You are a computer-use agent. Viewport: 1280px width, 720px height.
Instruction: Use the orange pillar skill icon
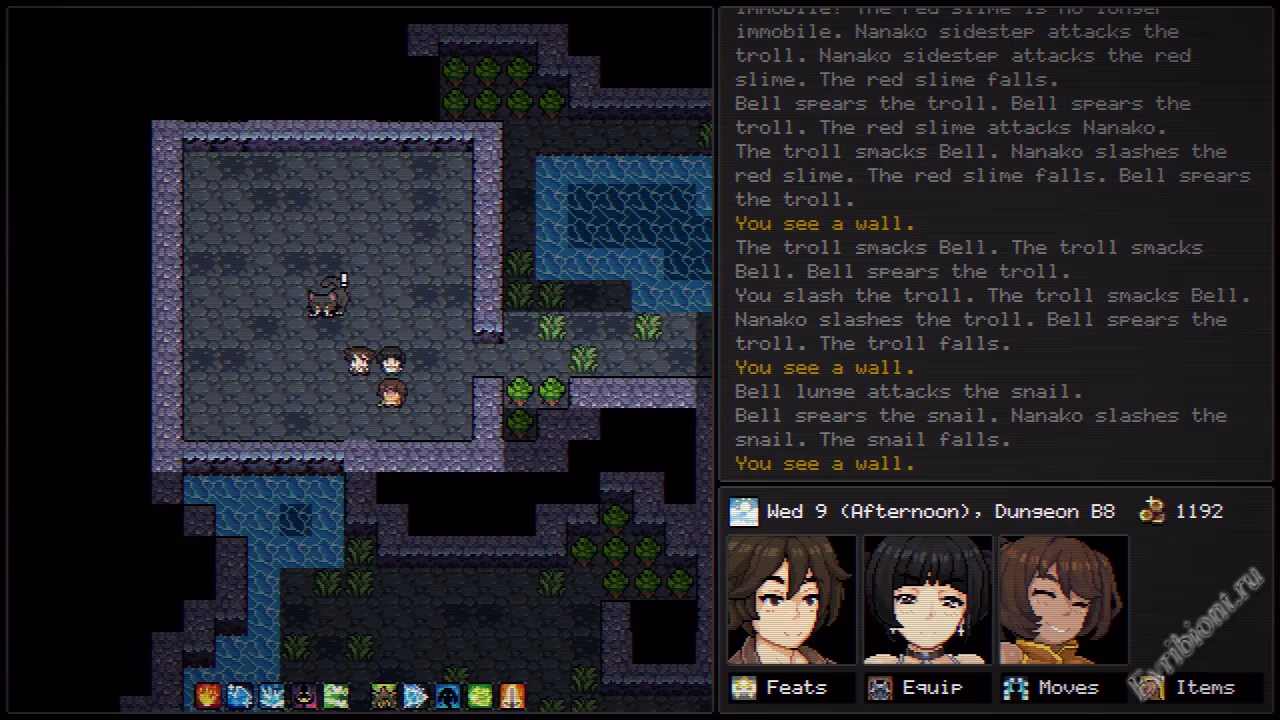pyautogui.click(x=512, y=695)
